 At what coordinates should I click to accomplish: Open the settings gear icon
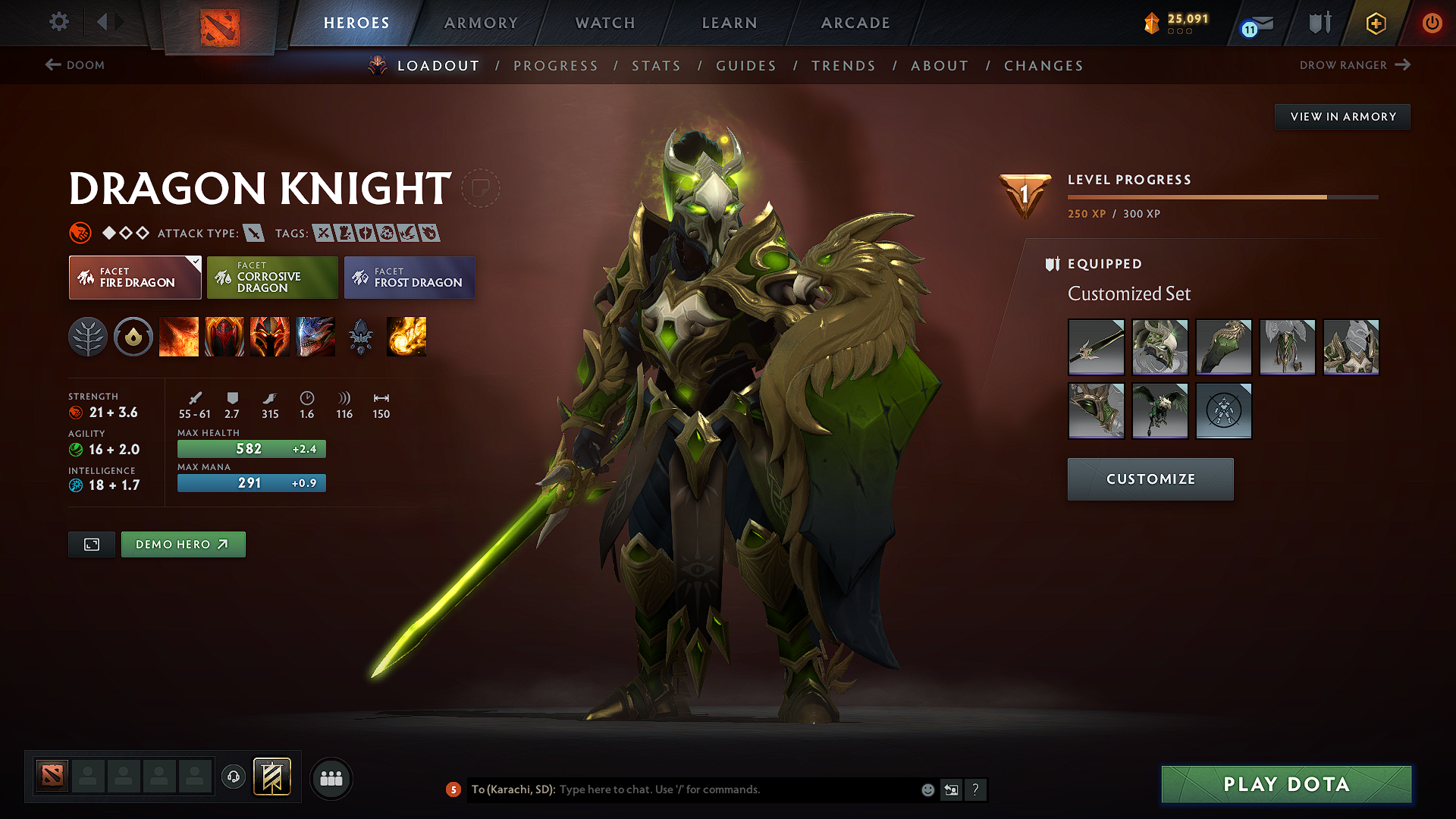tap(58, 22)
